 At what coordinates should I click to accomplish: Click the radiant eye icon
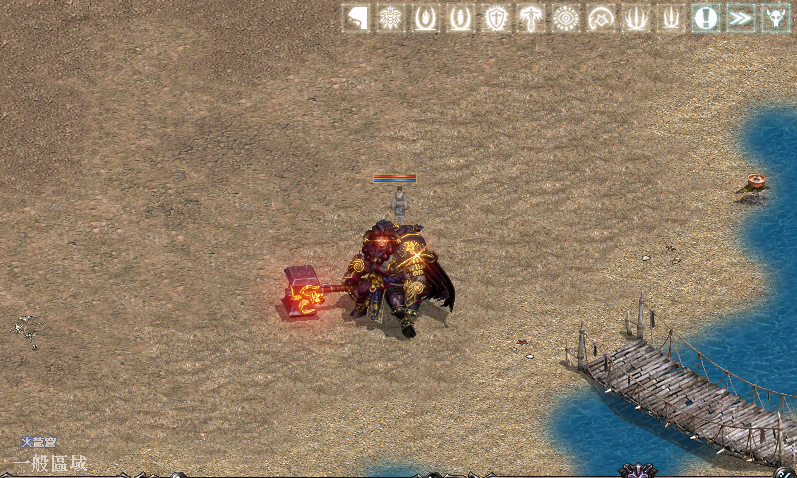click(x=566, y=18)
